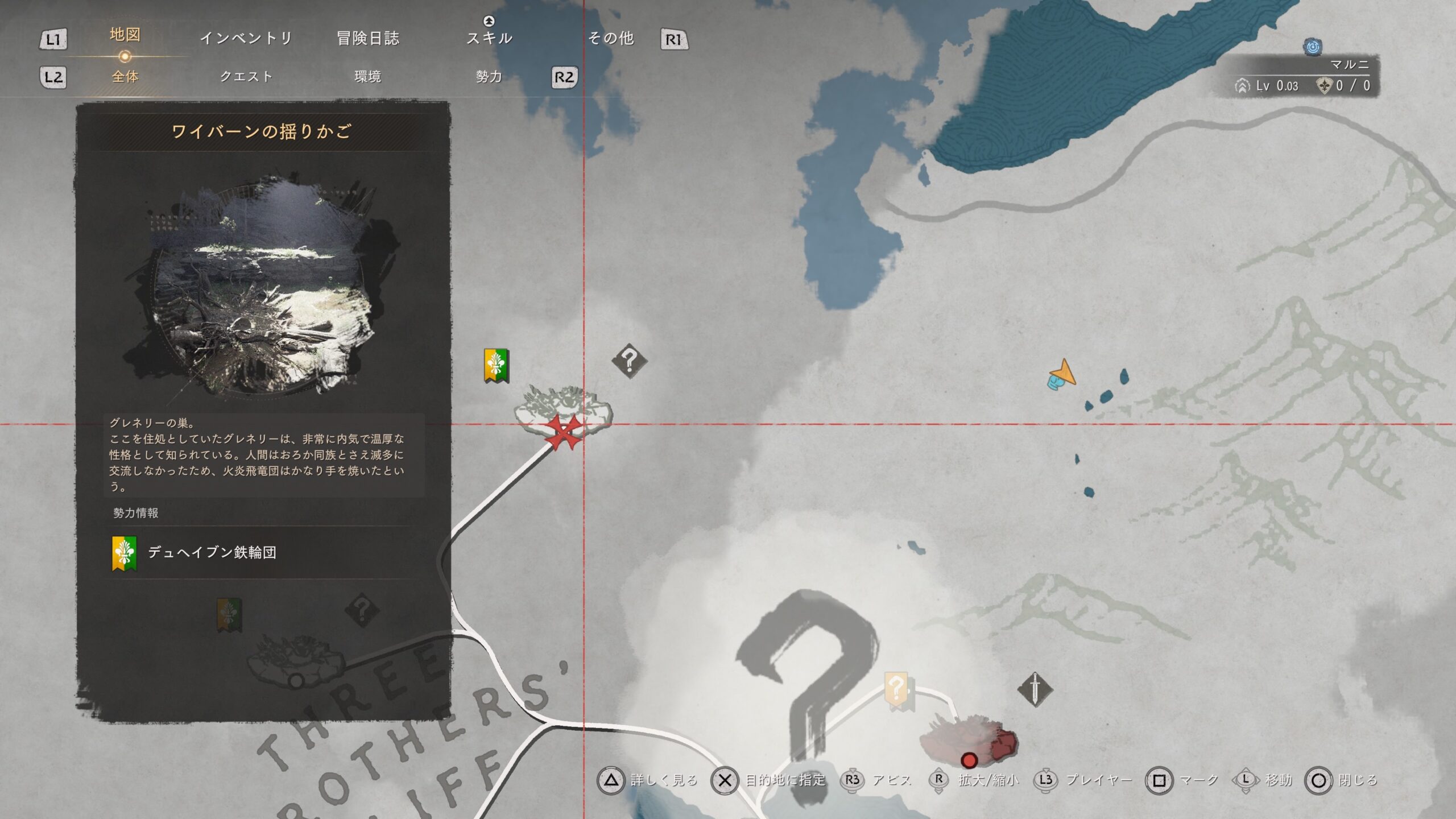
Task: Show the 環境 map filter
Action: tap(367, 77)
